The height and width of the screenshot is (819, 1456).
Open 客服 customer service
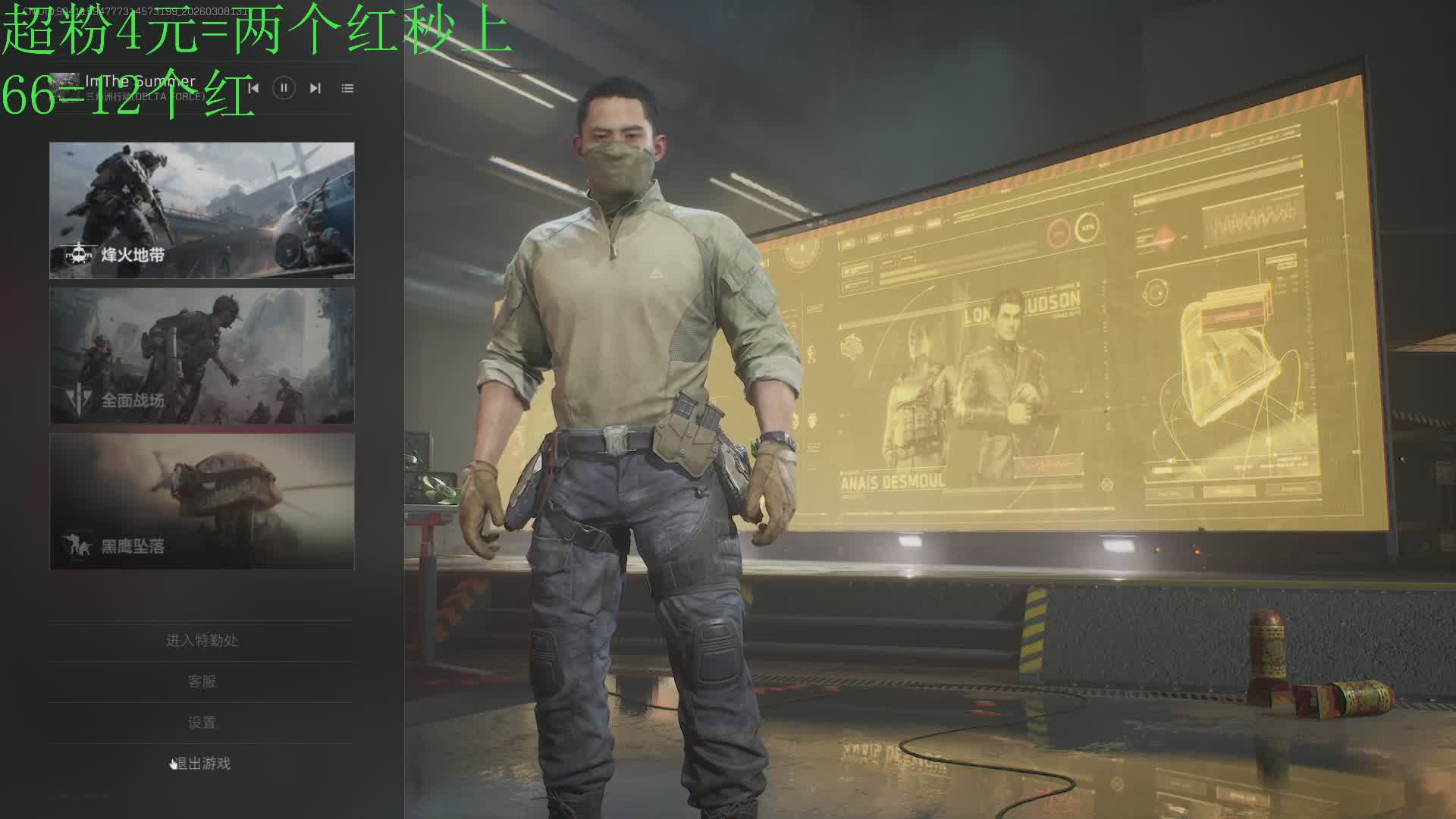coord(202,682)
